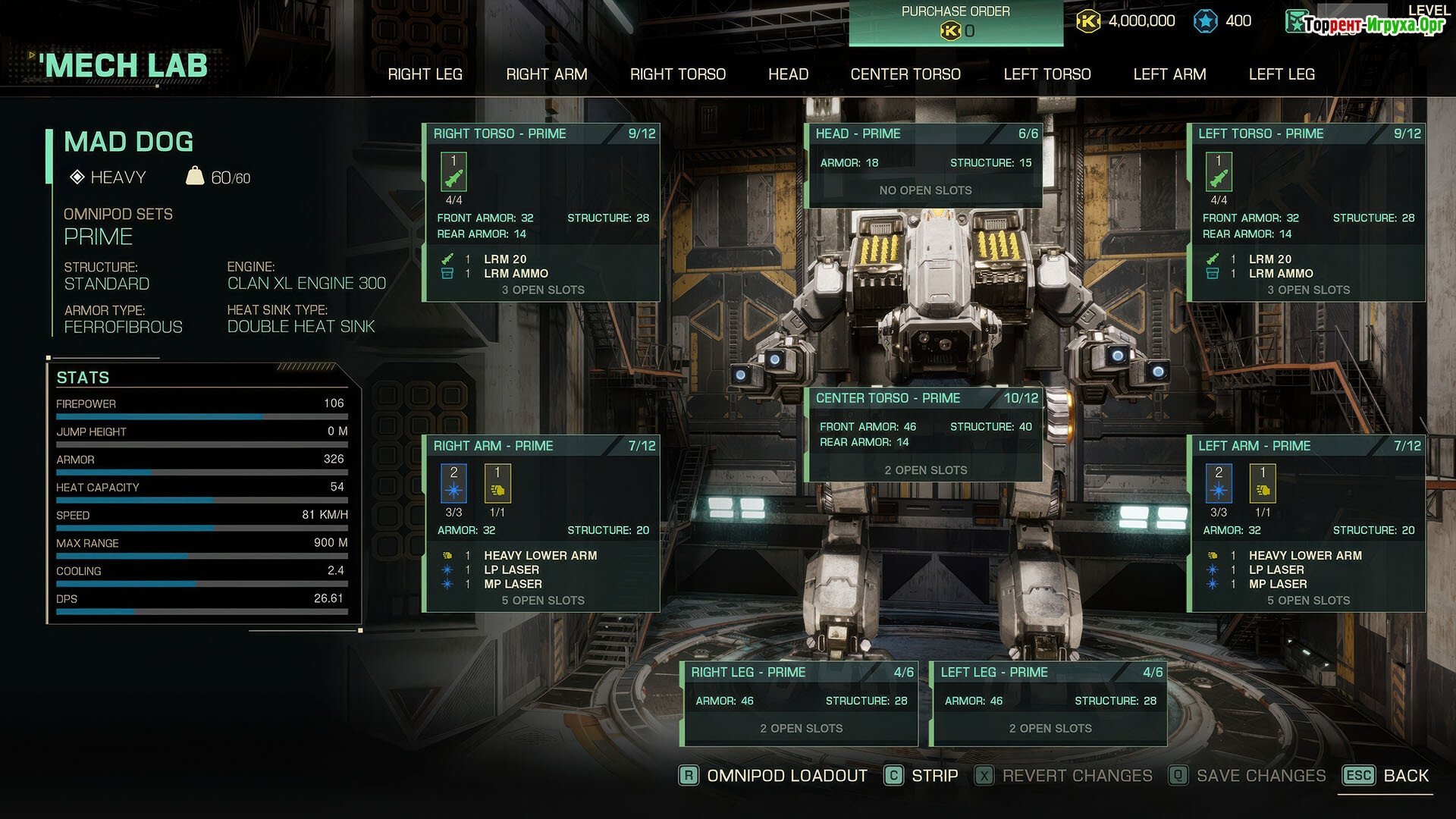Click Back to leave Mech Lab
This screenshot has height=819, width=1456.
pyautogui.click(x=1405, y=776)
